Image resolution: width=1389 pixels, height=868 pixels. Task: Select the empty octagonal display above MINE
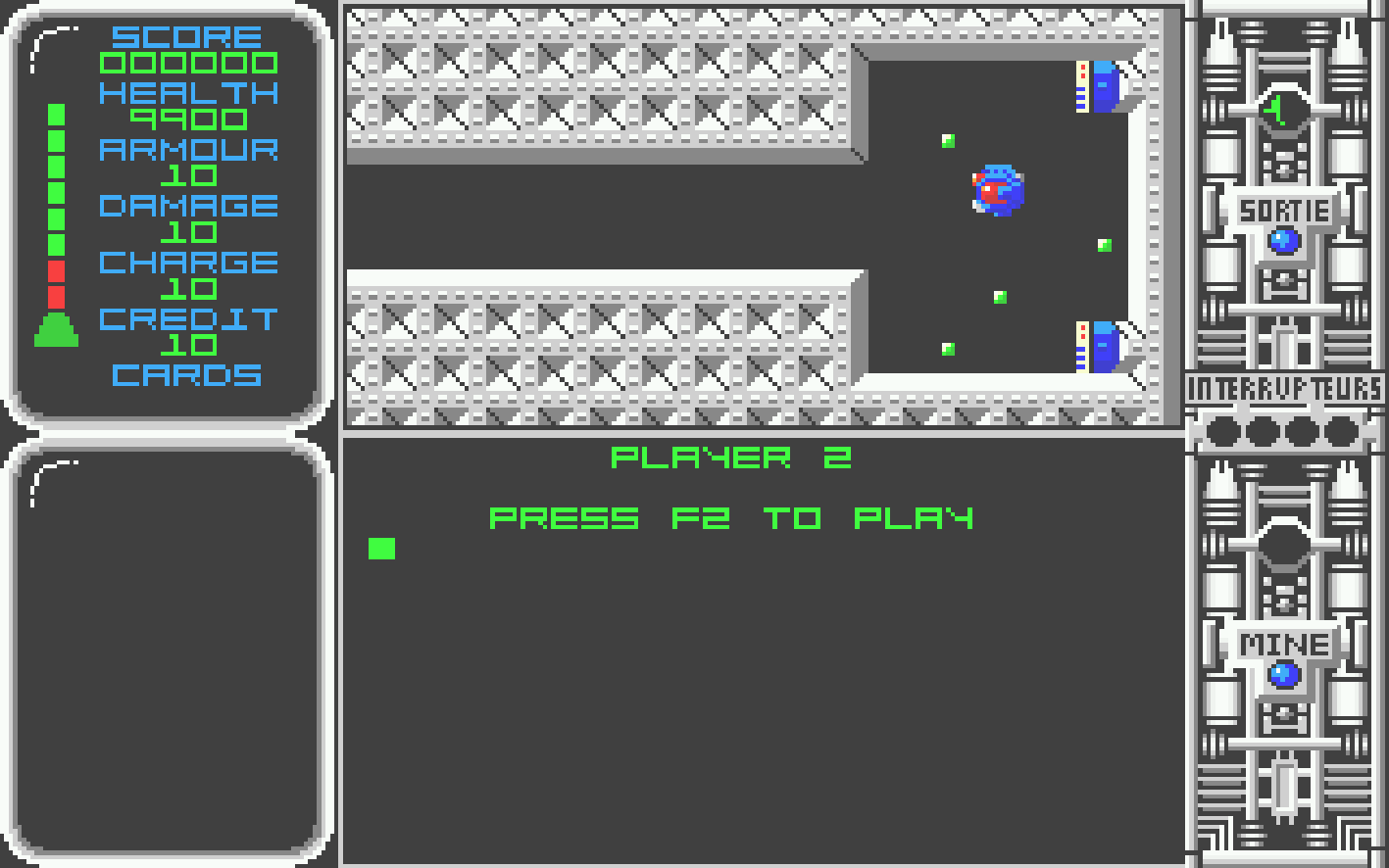1283,544
